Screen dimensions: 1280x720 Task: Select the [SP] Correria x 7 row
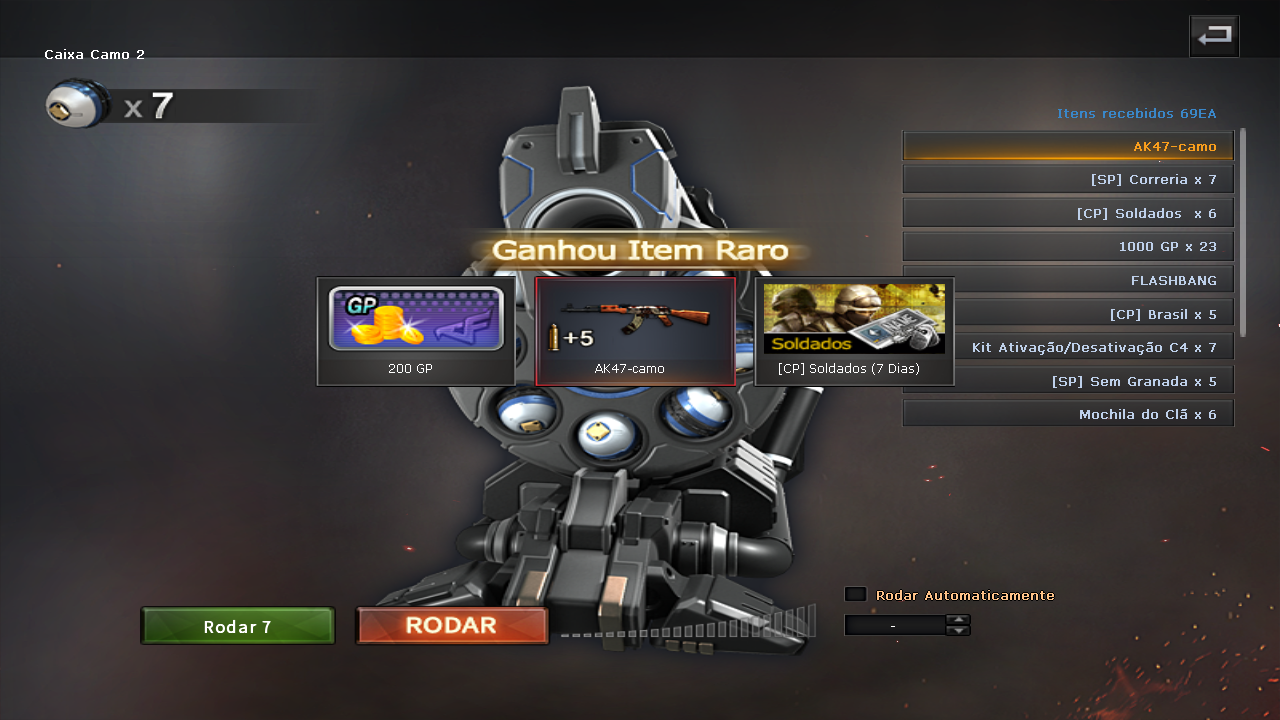[1068, 179]
